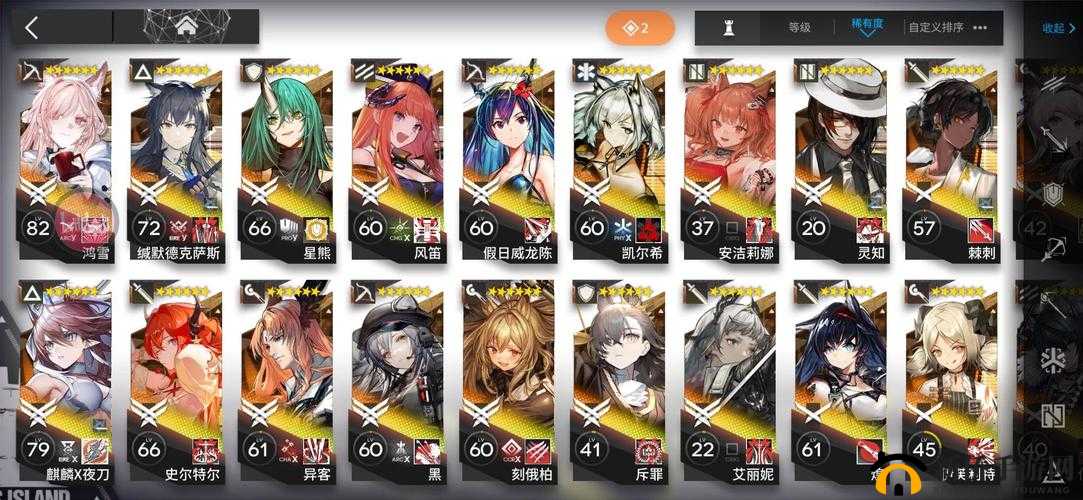The width and height of the screenshot is (1083, 500).
Task: Select the 棘刺 operator card
Action: pos(950,160)
